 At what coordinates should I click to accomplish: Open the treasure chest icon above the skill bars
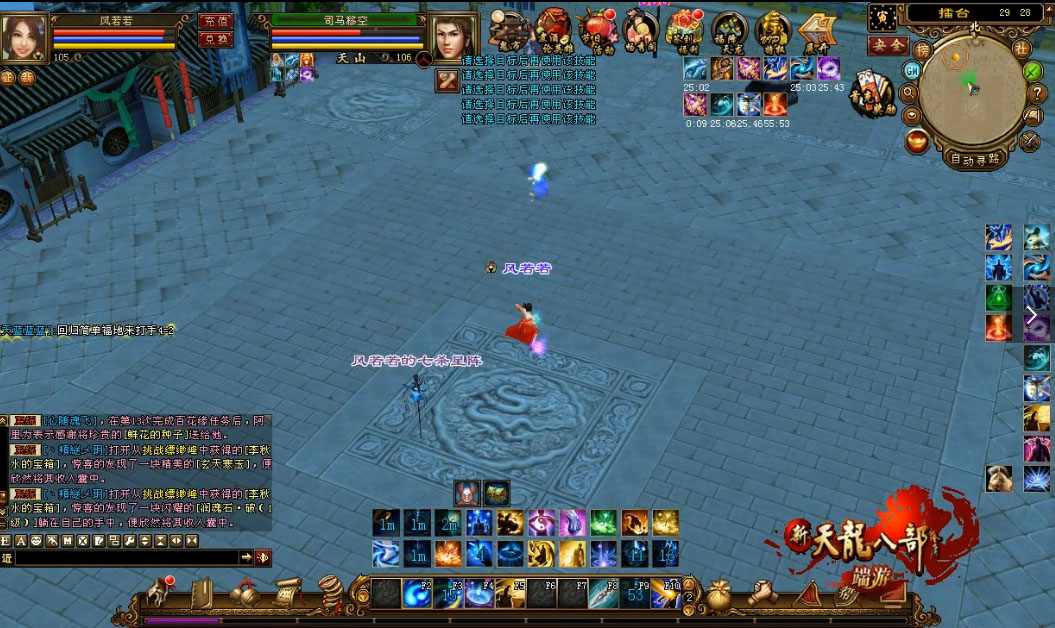point(497,493)
